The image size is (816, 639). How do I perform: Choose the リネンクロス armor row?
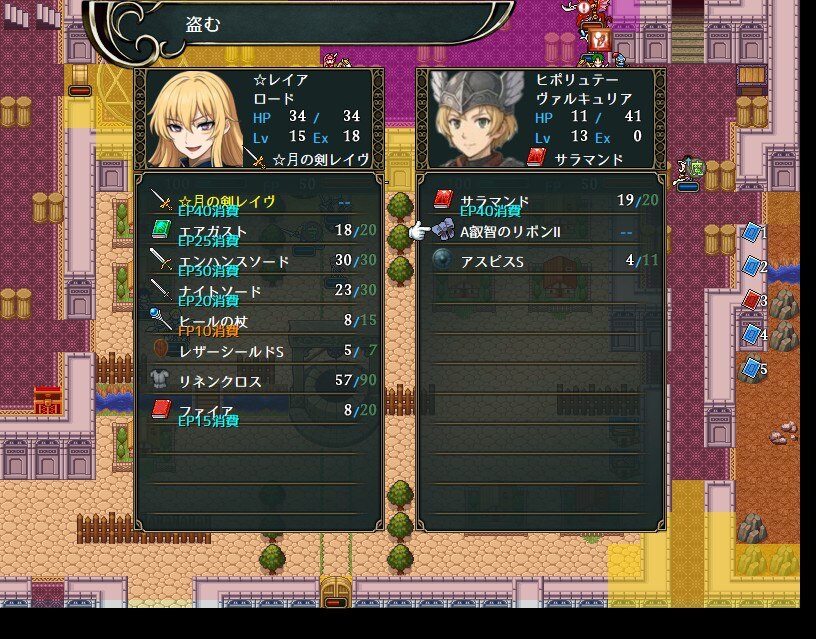[258, 381]
